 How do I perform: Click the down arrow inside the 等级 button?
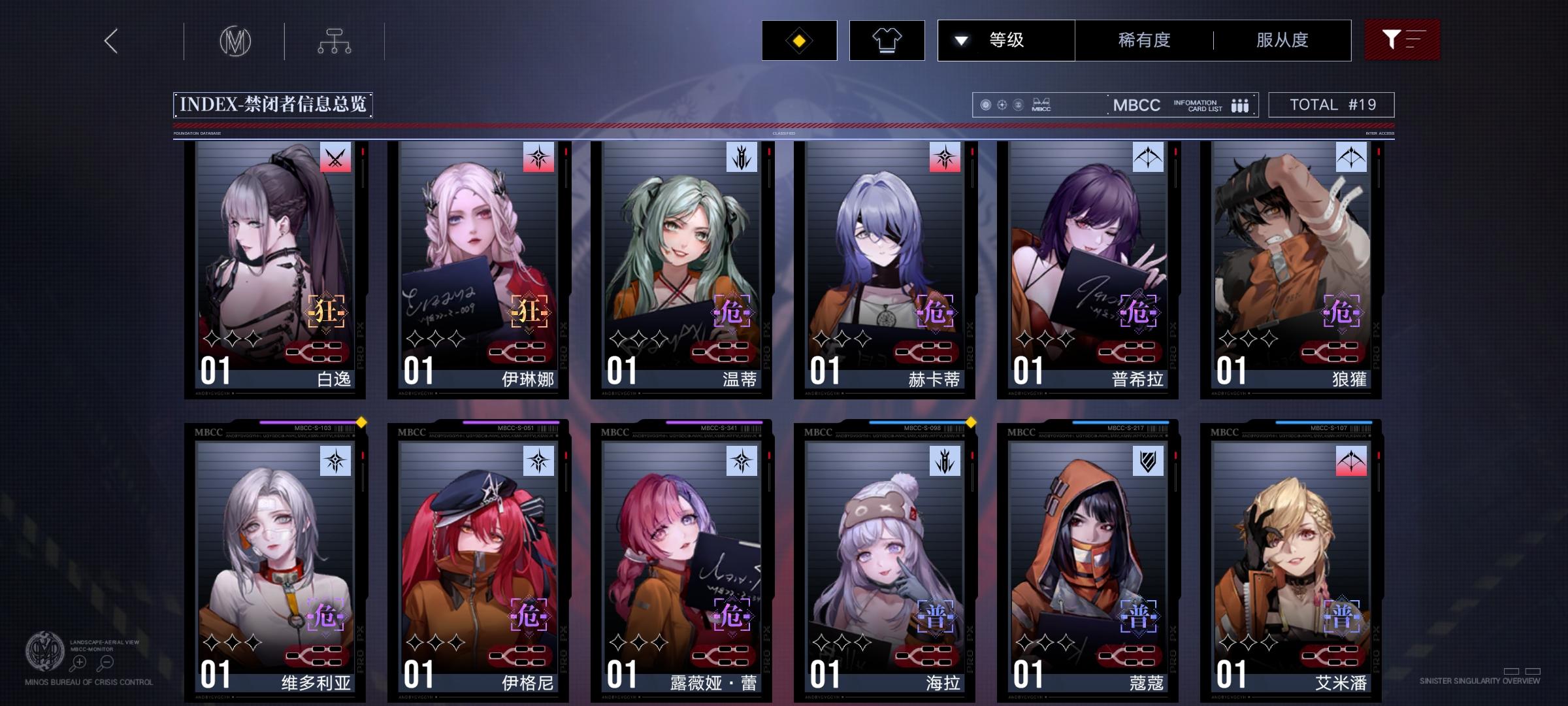[960, 40]
